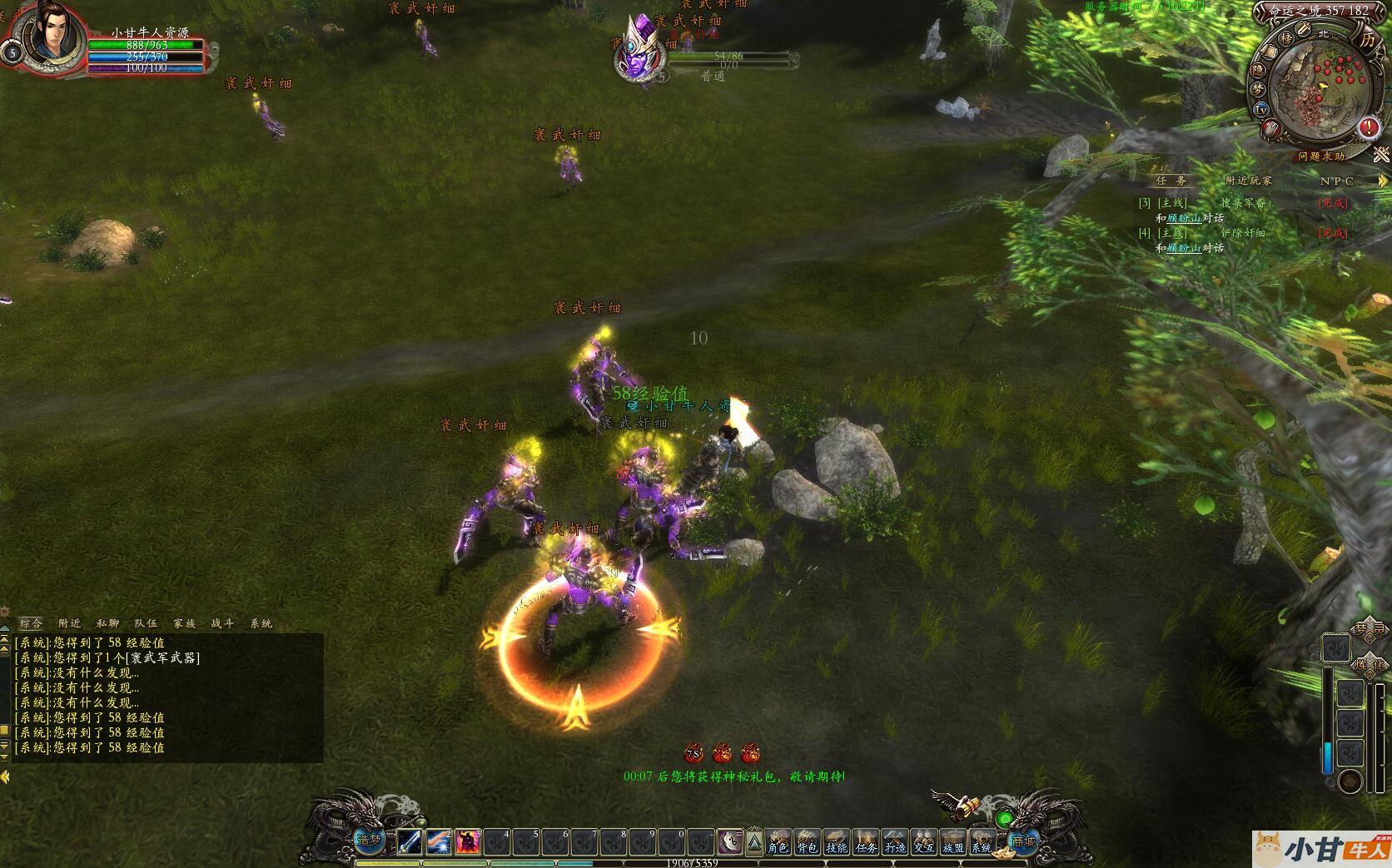The width and height of the screenshot is (1392, 868).
Task: Show the 附近玩家 nearby players list
Action: (x=1249, y=181)
